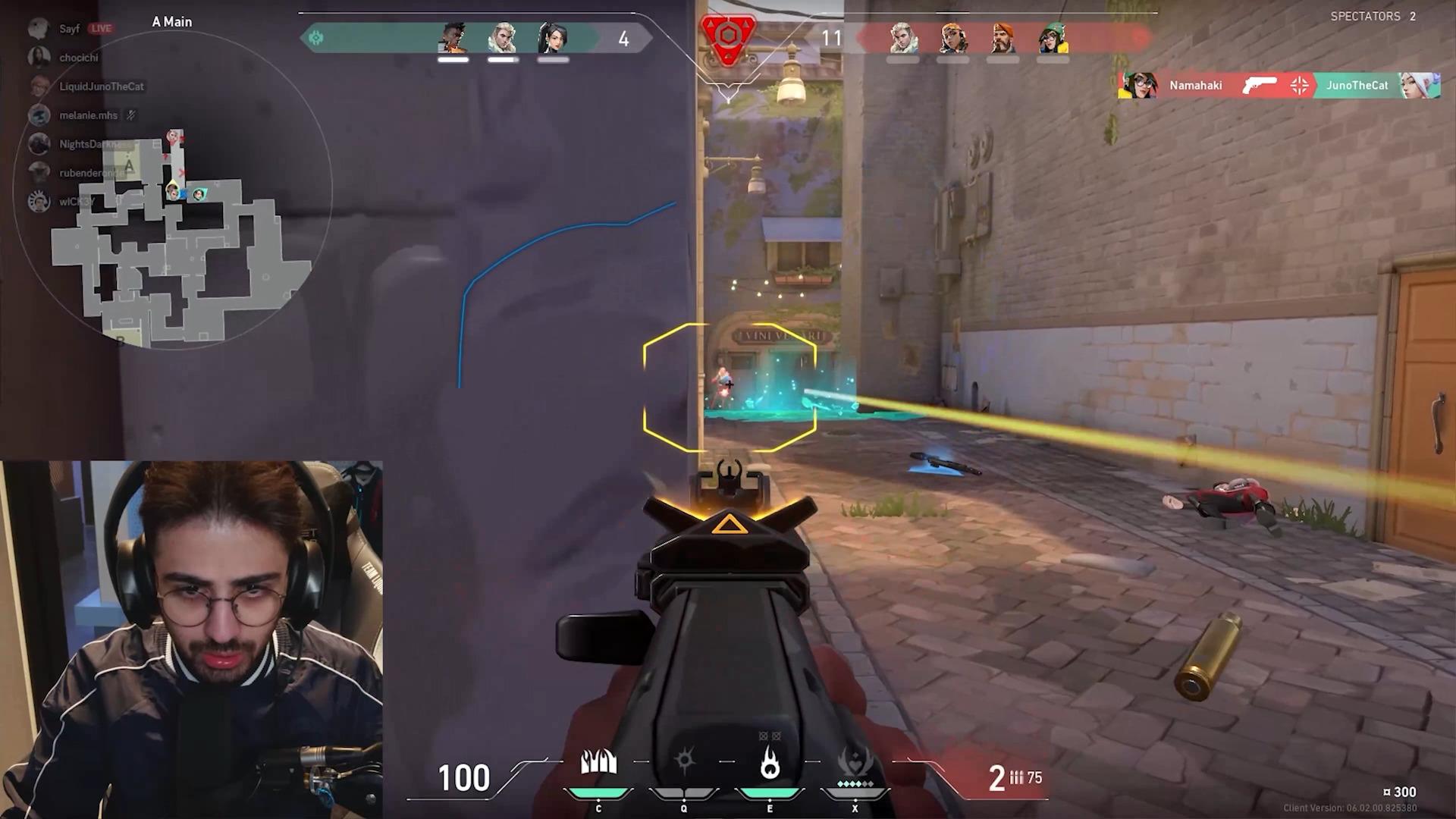Pick Killjoy's portrait on the enemy team bar
Viewport: 1456px width, 819px height.
[x=1053, y=37]
